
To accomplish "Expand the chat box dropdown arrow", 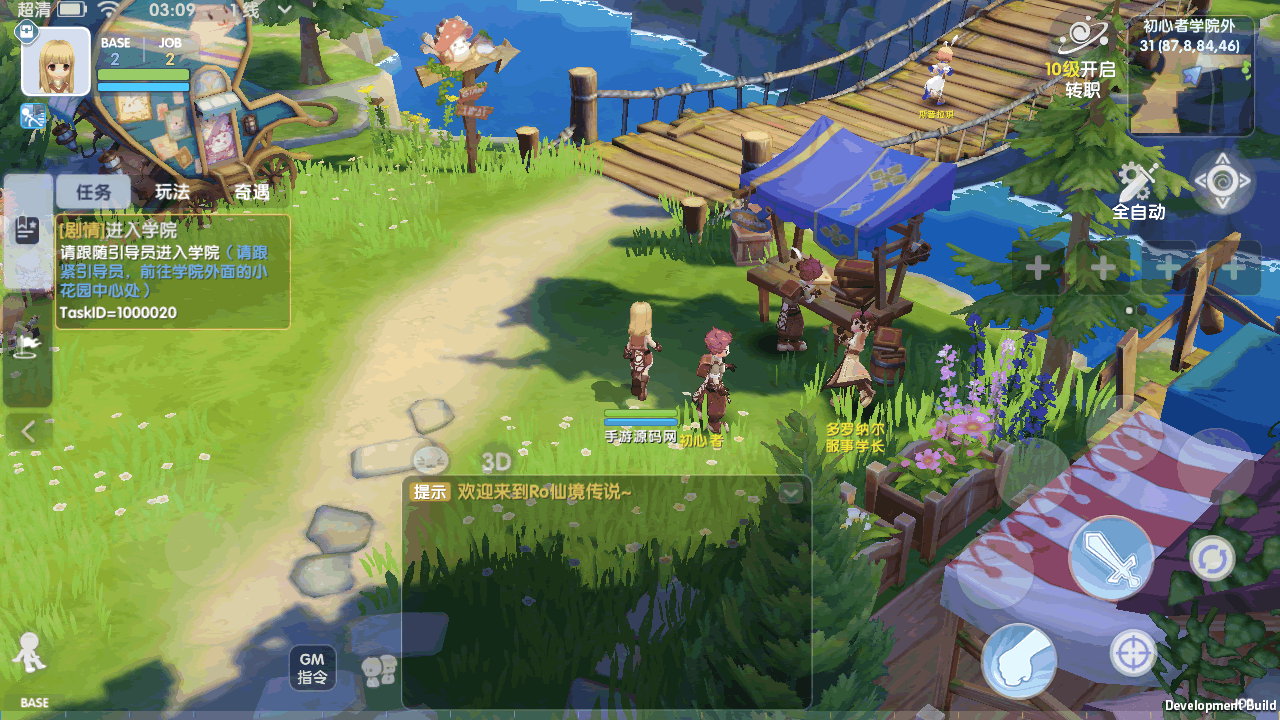I will click(791, 492).
